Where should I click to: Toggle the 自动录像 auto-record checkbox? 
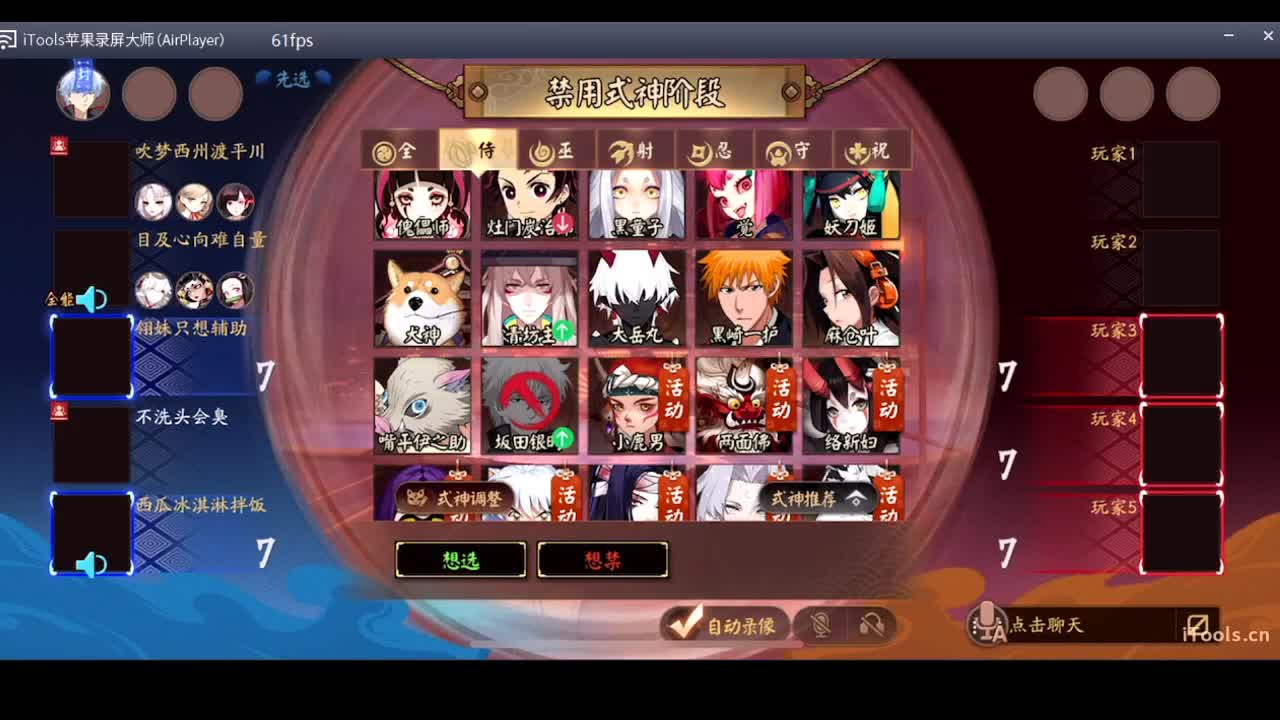point(683,624)
